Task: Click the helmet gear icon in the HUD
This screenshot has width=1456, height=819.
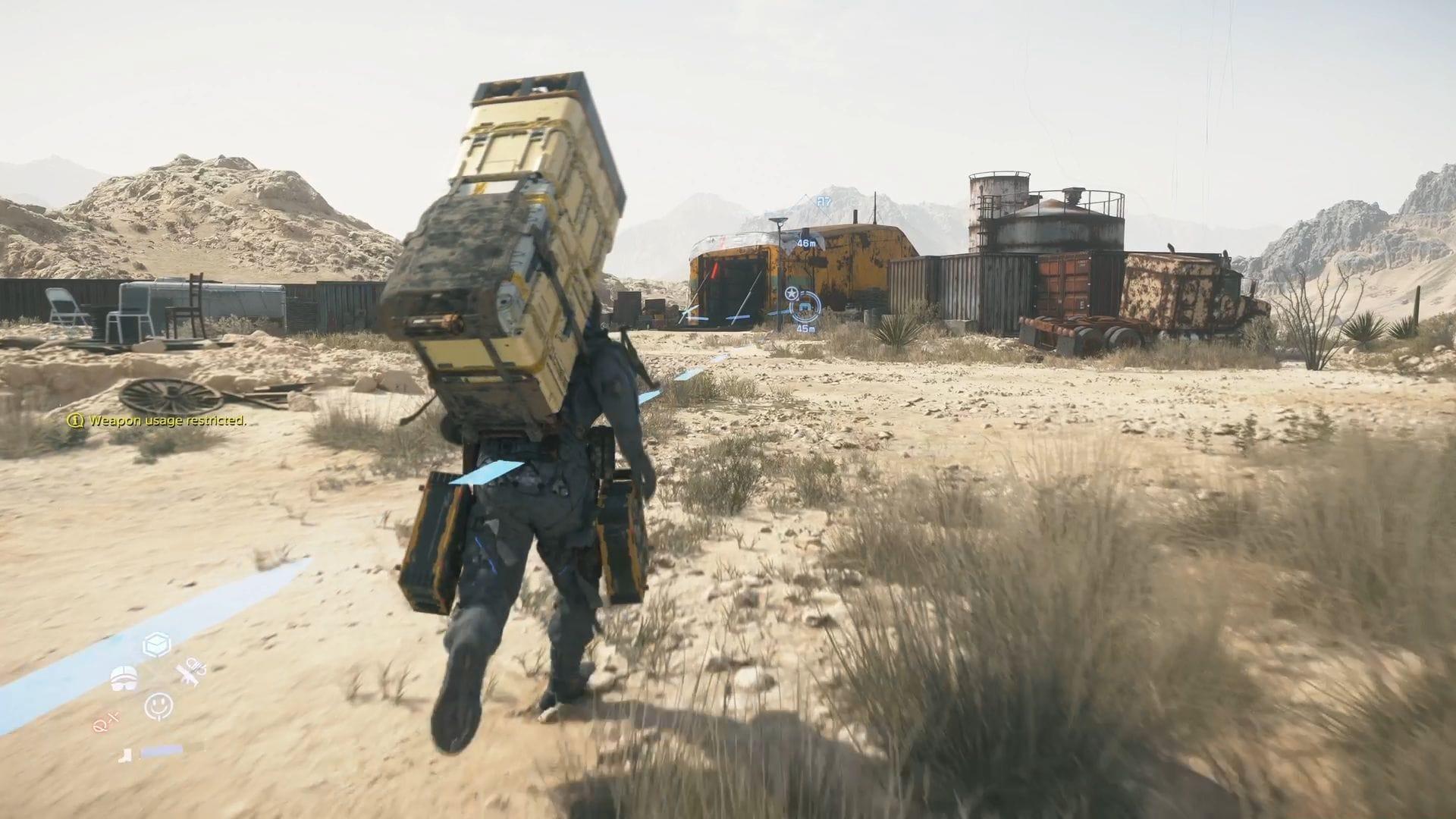Action: click(x=124, y=676)
